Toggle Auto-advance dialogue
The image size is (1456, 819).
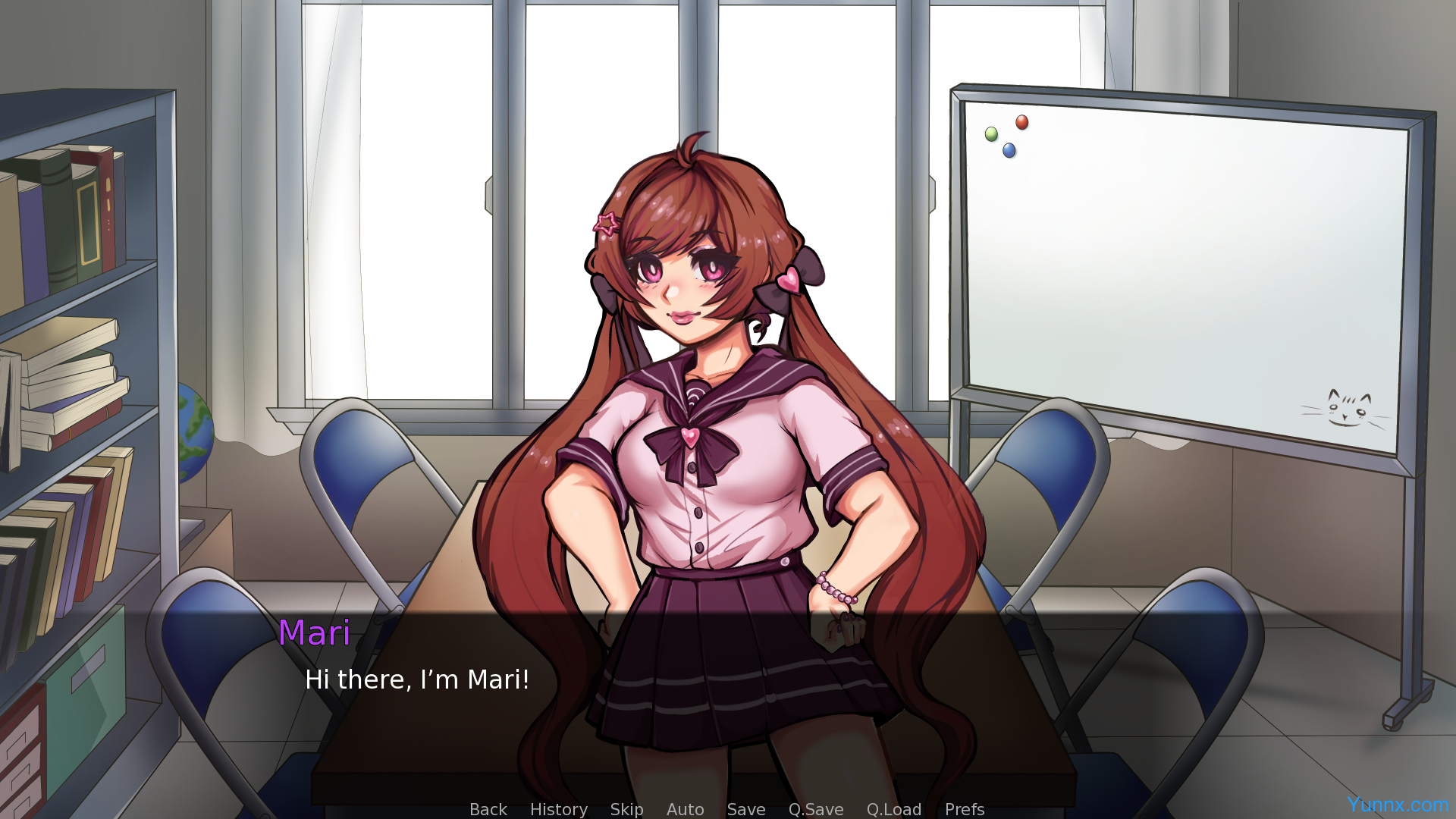click(685, 809)
